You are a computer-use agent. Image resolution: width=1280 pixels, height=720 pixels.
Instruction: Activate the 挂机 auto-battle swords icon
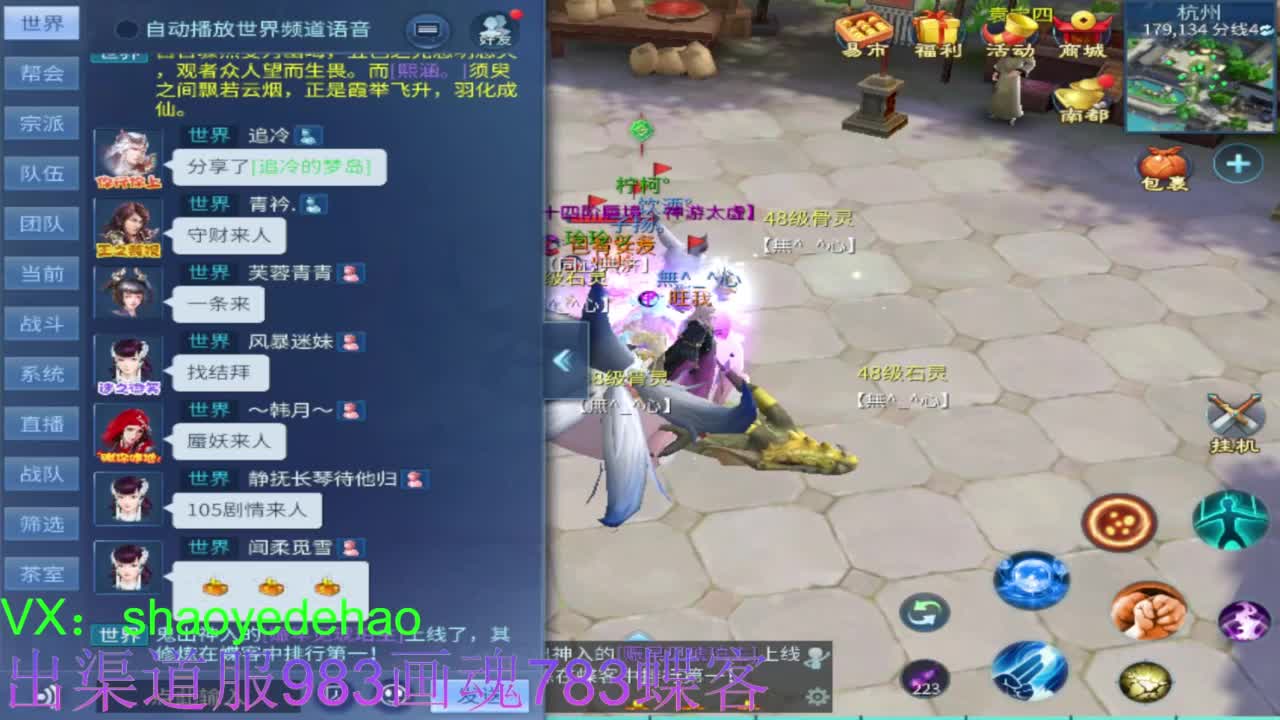pyautogui.click(x=1234, y=415)
